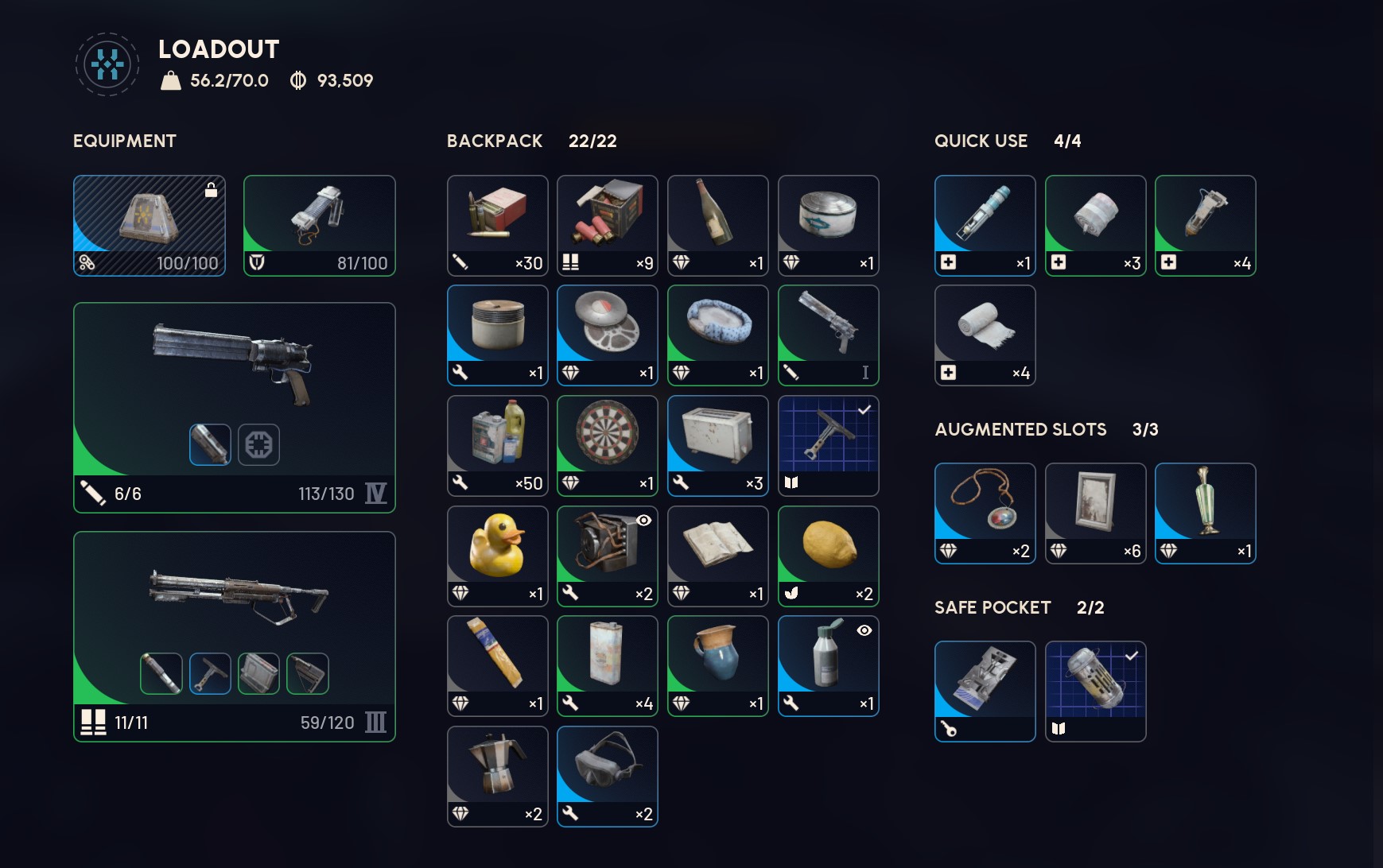Viewport: 1383px width, 868px height.
Task: Choose the hammer blueprint in backpack
Action: (x=828, y=445)
